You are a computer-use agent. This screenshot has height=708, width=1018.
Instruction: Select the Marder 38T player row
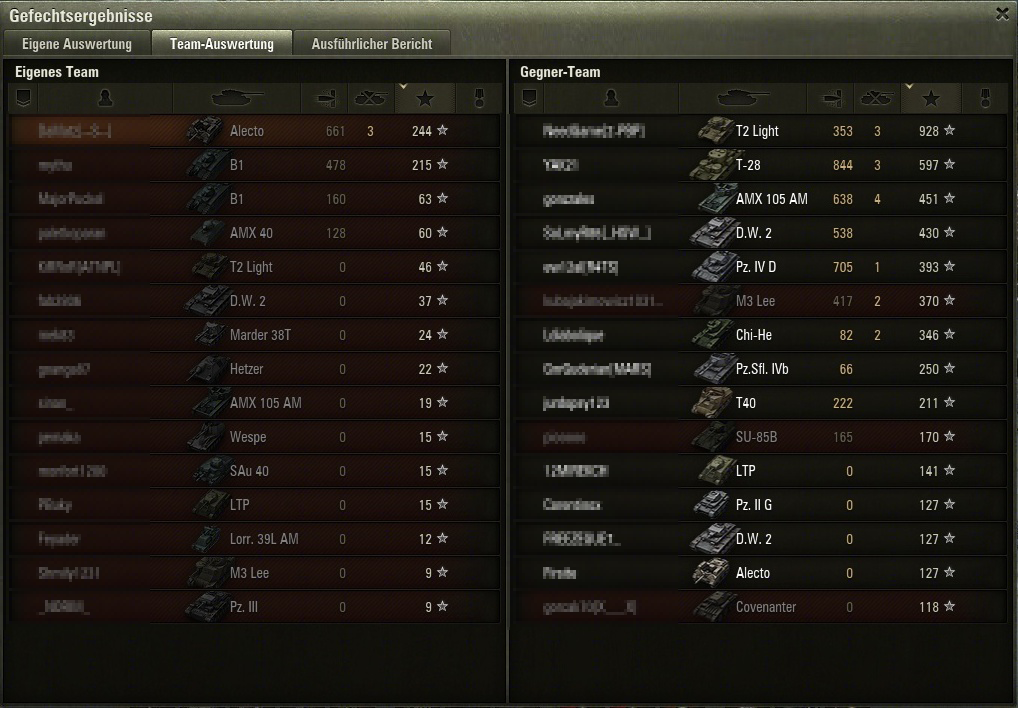tap(254, 335)
